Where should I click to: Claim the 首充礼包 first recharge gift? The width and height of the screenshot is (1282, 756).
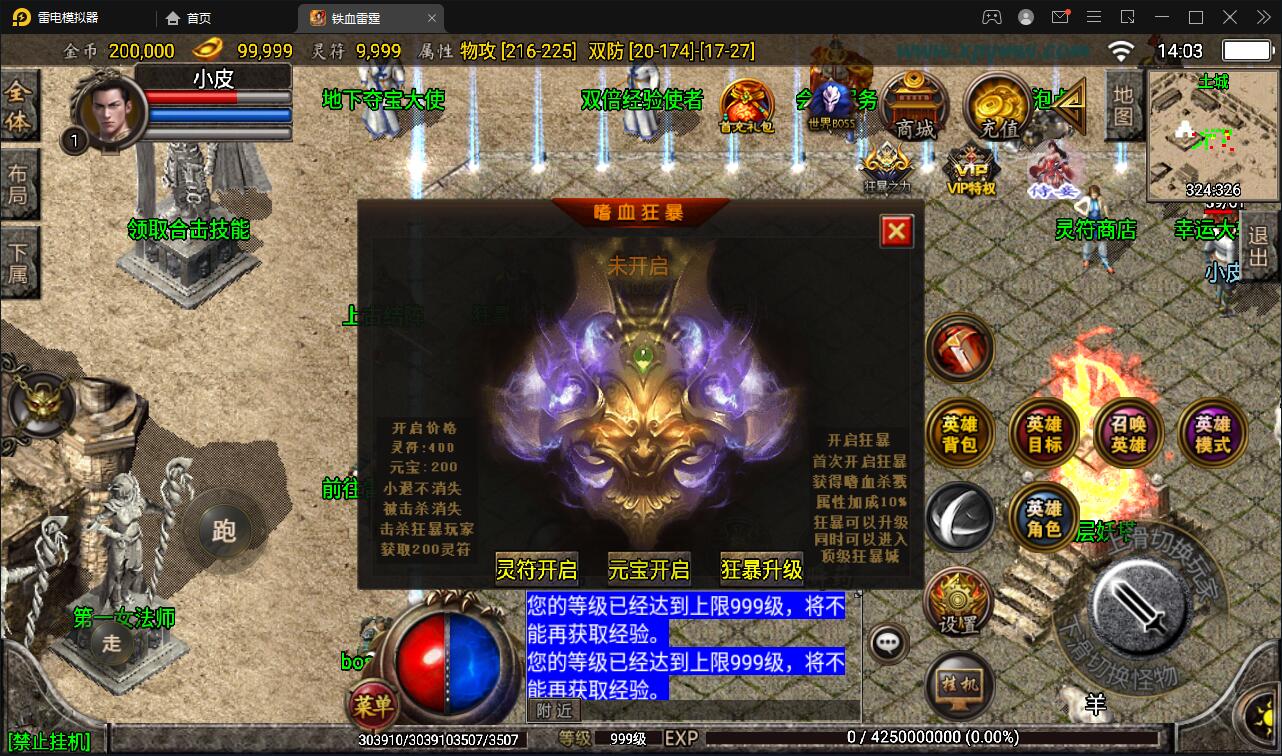[x=748, y=105]
